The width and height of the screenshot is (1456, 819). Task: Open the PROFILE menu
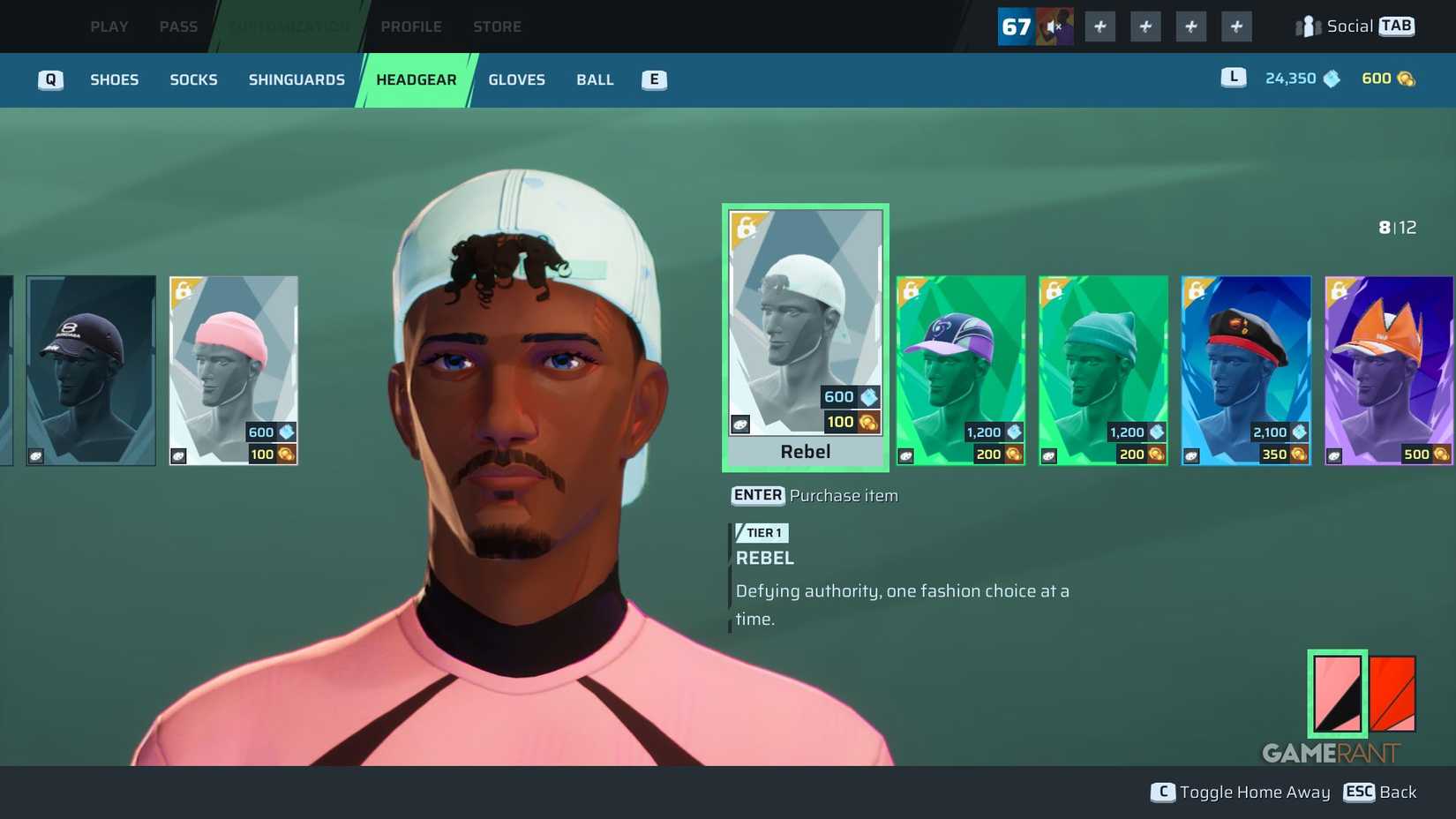click(x=411, y=26)
